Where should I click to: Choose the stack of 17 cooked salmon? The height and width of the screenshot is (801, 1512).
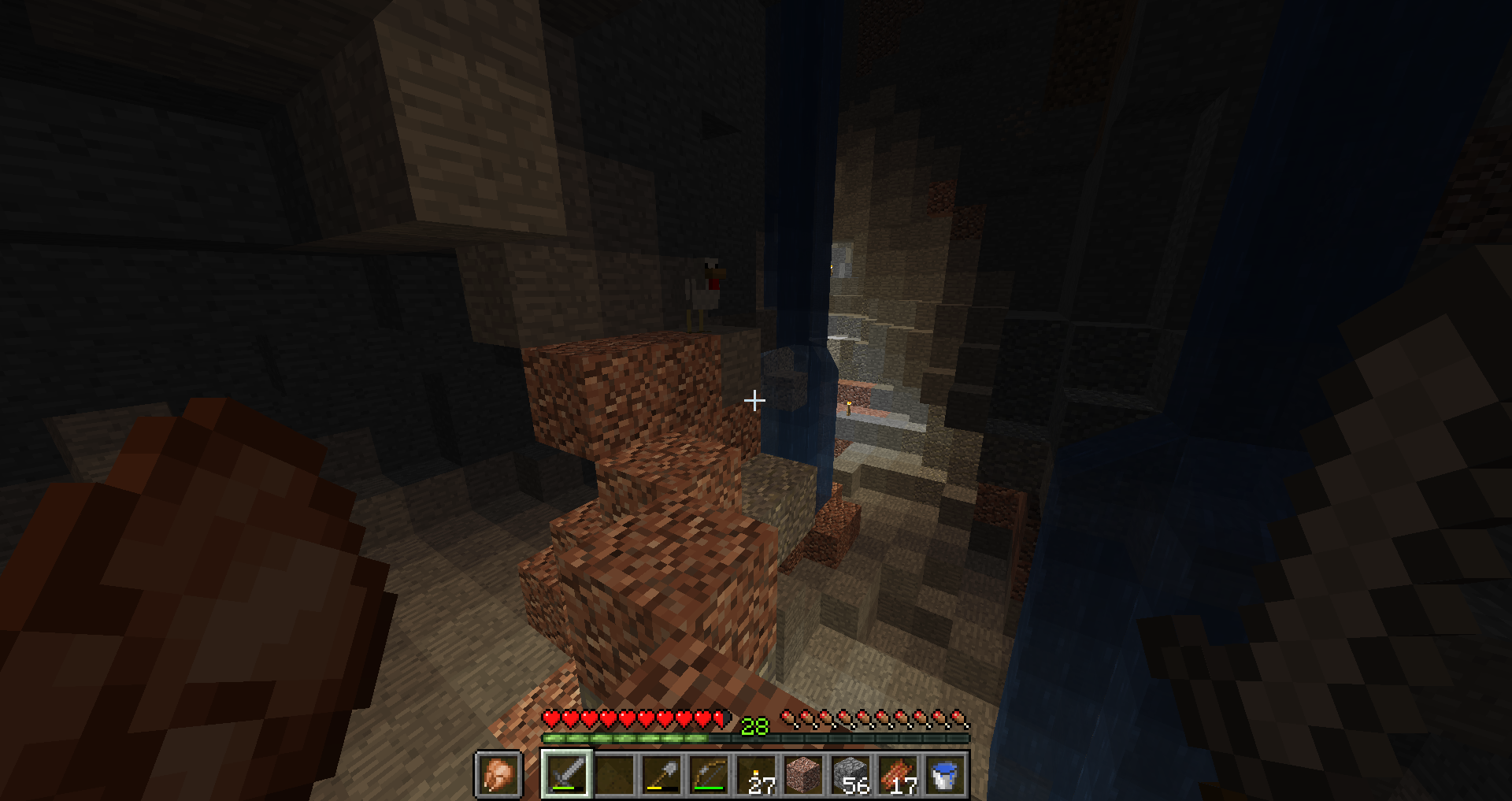(898, 774)
